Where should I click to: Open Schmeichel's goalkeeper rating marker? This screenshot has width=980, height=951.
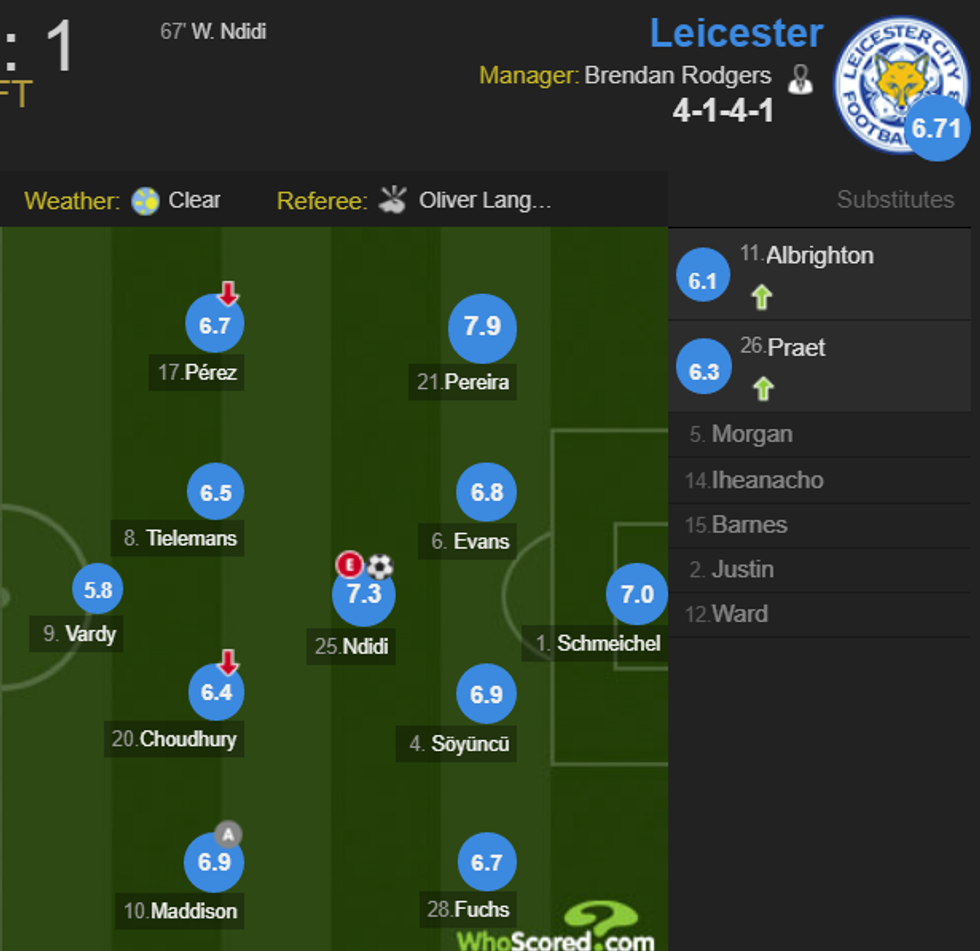(x=637, y=595)
